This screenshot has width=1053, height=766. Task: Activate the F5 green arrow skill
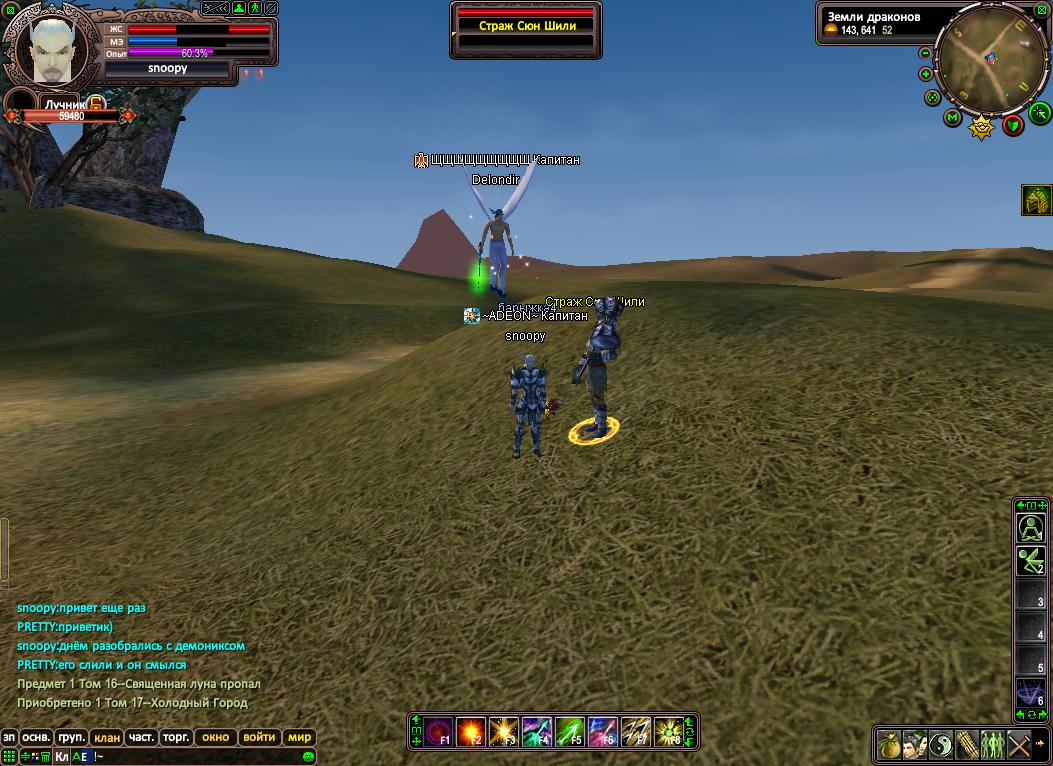pos(569,732)
